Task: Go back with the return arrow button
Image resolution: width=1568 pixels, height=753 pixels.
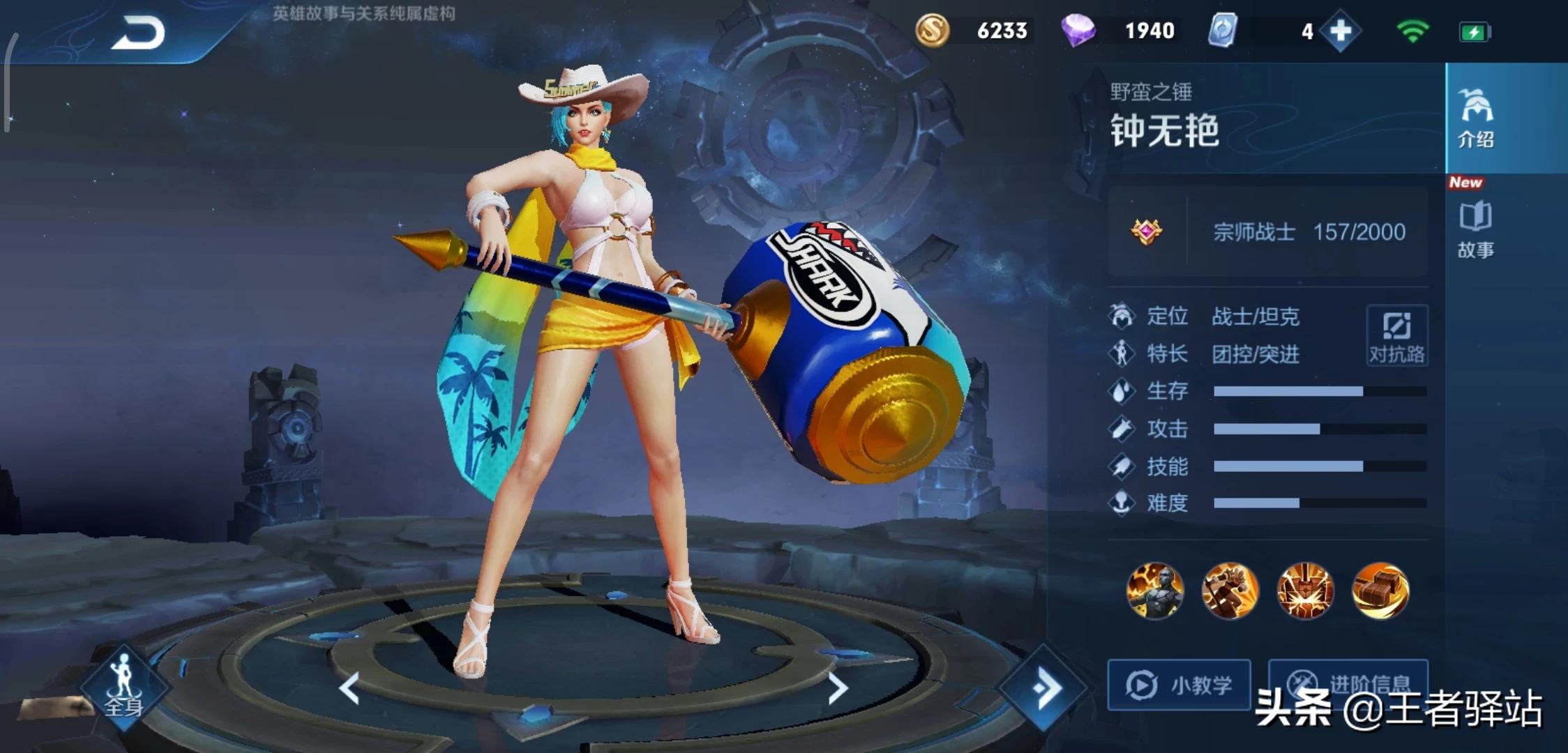Action: tap(137, 33)
